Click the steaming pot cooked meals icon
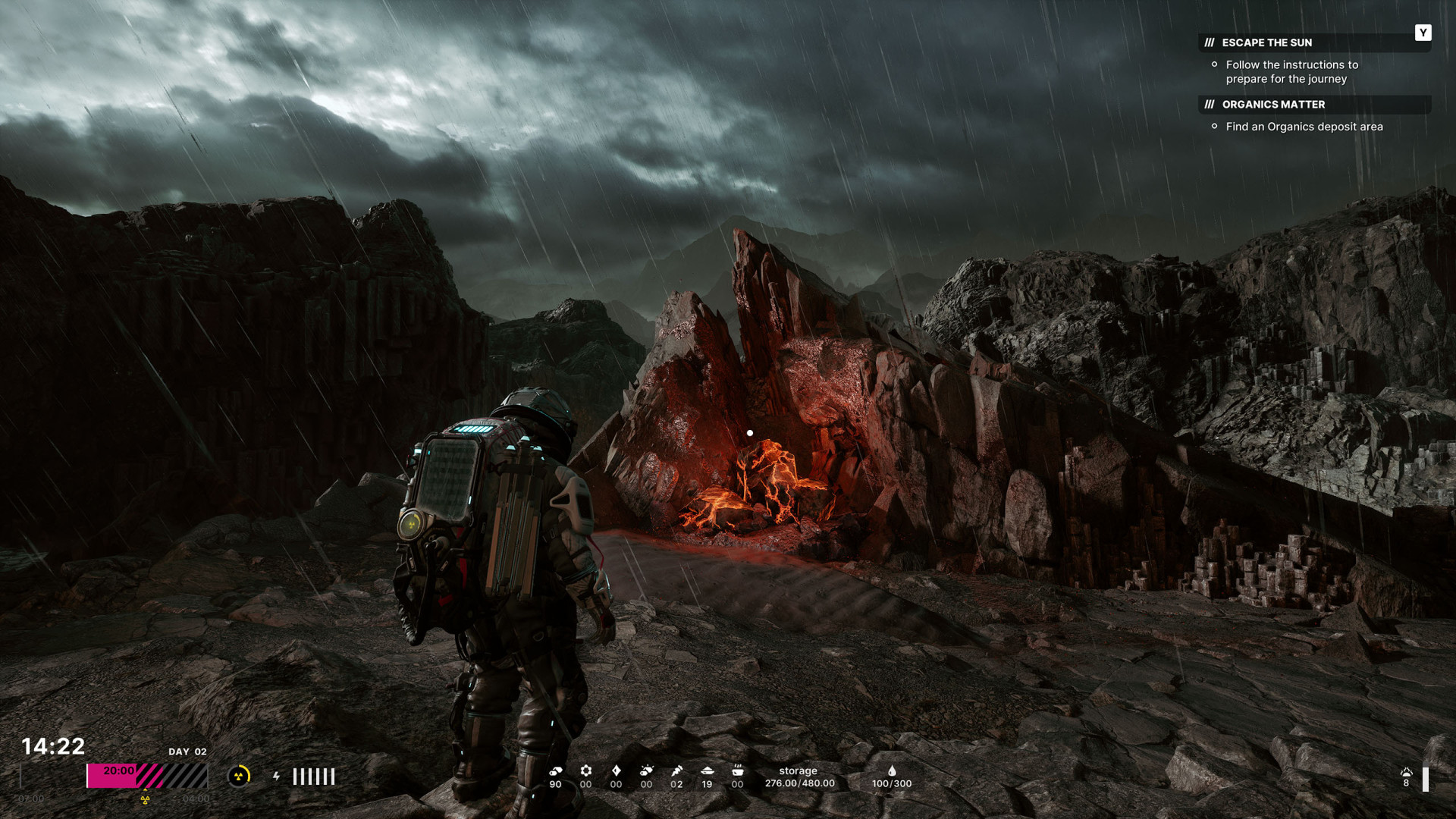Viewport: 1456px width, 819px height. [x=737, y=771]
